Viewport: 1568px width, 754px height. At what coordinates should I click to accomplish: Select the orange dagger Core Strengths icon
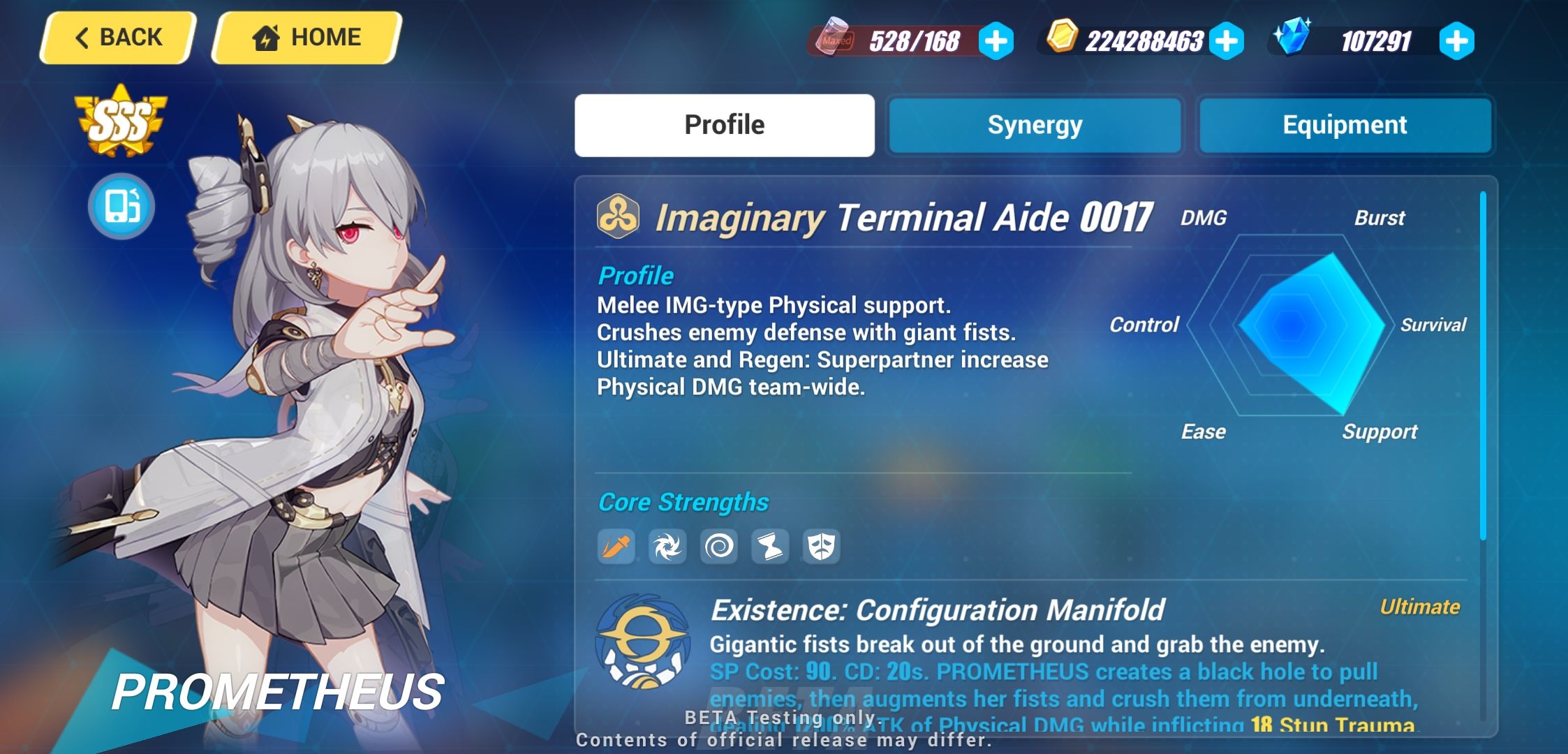click(617, 547)
